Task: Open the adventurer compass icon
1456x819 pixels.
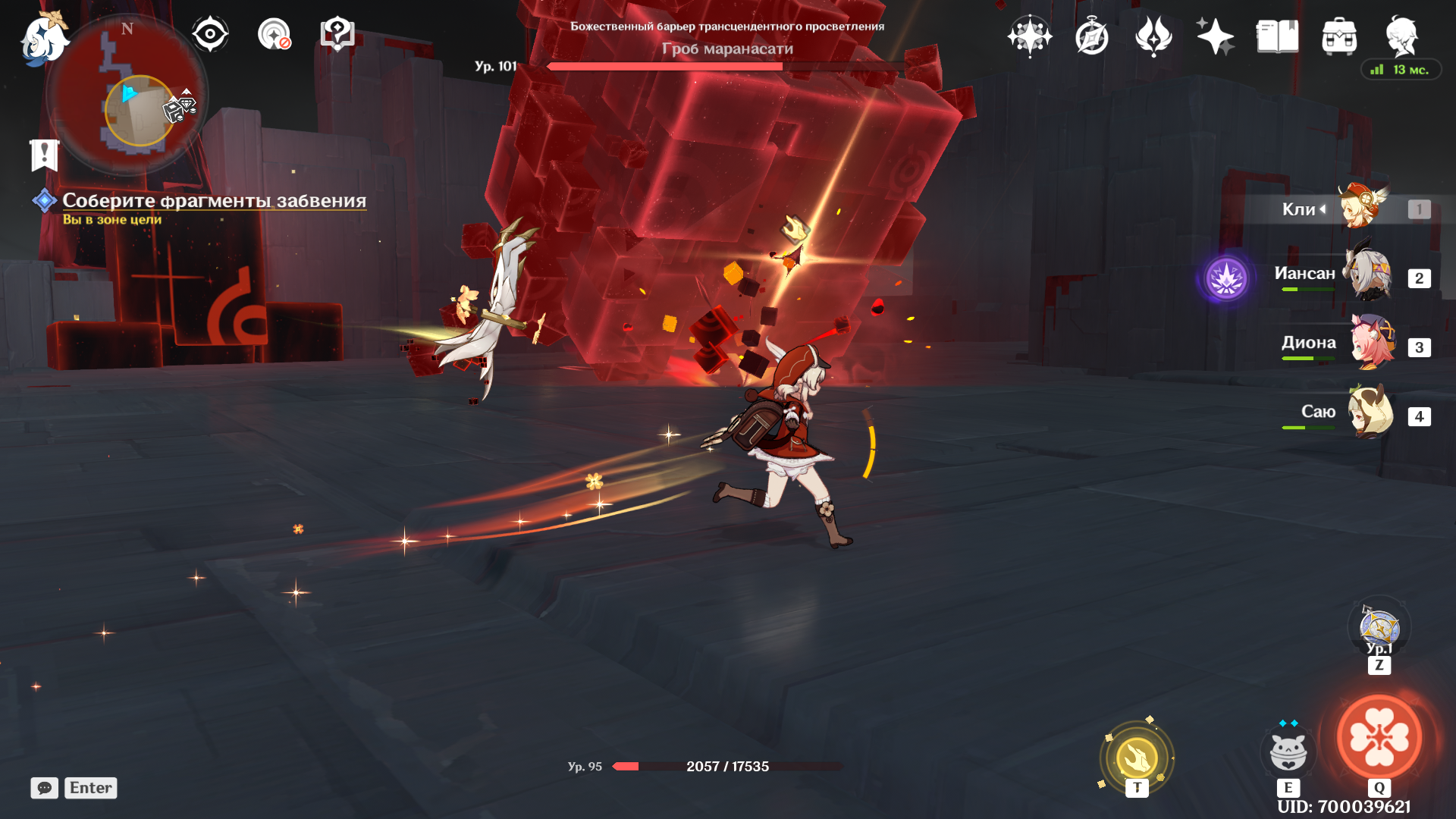Action: point(1091,36)
